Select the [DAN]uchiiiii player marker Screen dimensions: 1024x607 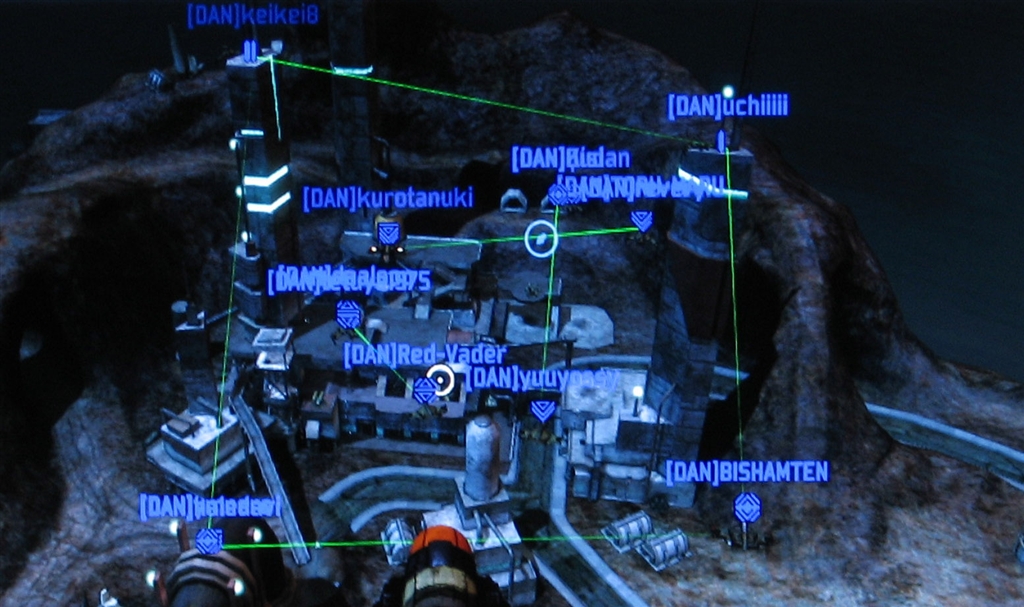coord(721,140)
